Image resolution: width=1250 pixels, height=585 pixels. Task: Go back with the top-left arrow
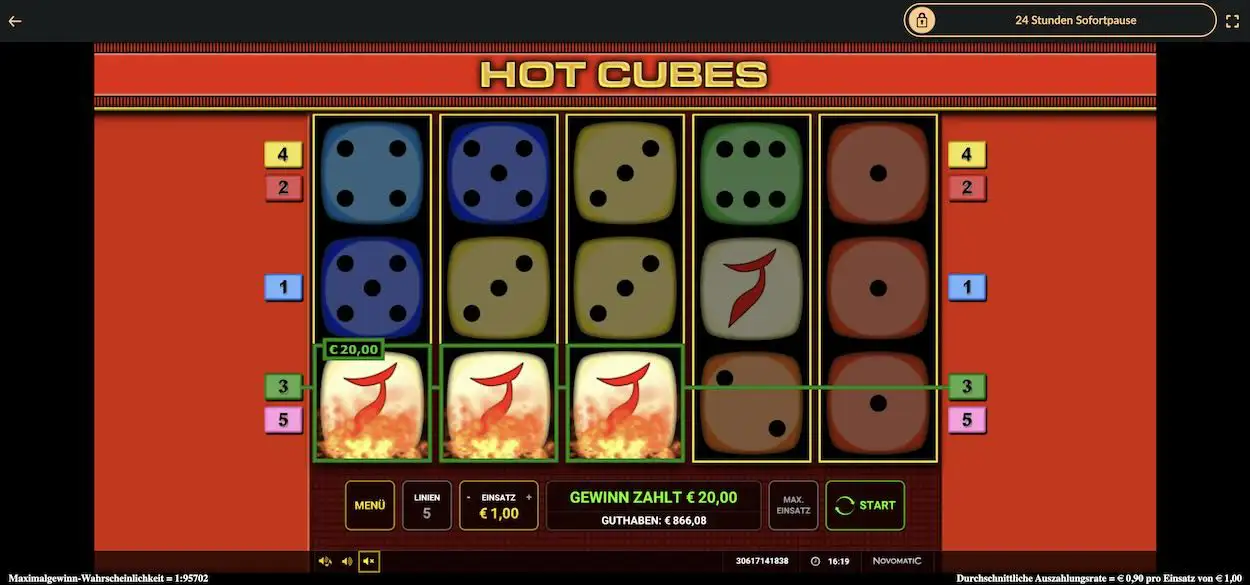(15, 20)
